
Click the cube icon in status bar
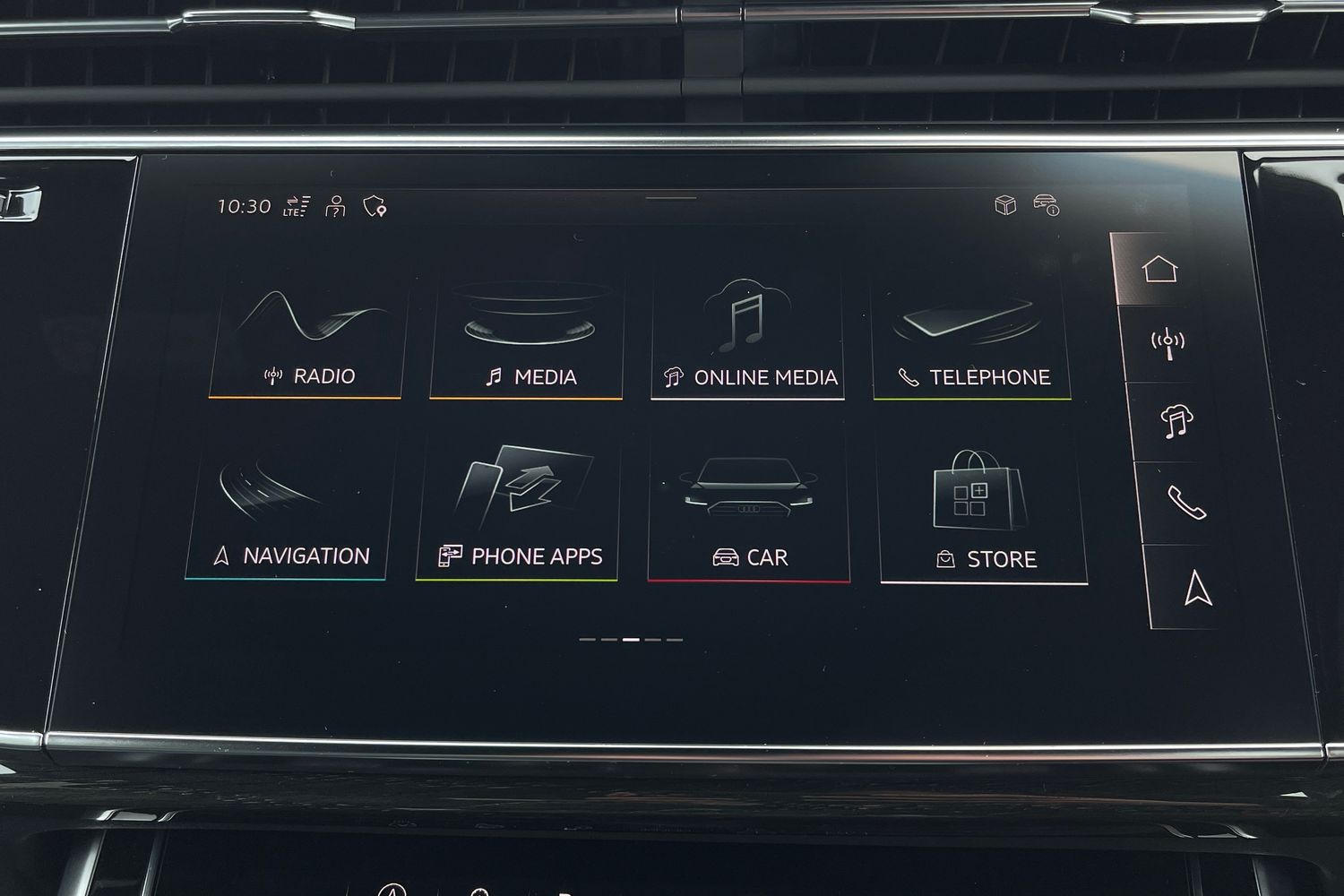(x=1005, y=206)
